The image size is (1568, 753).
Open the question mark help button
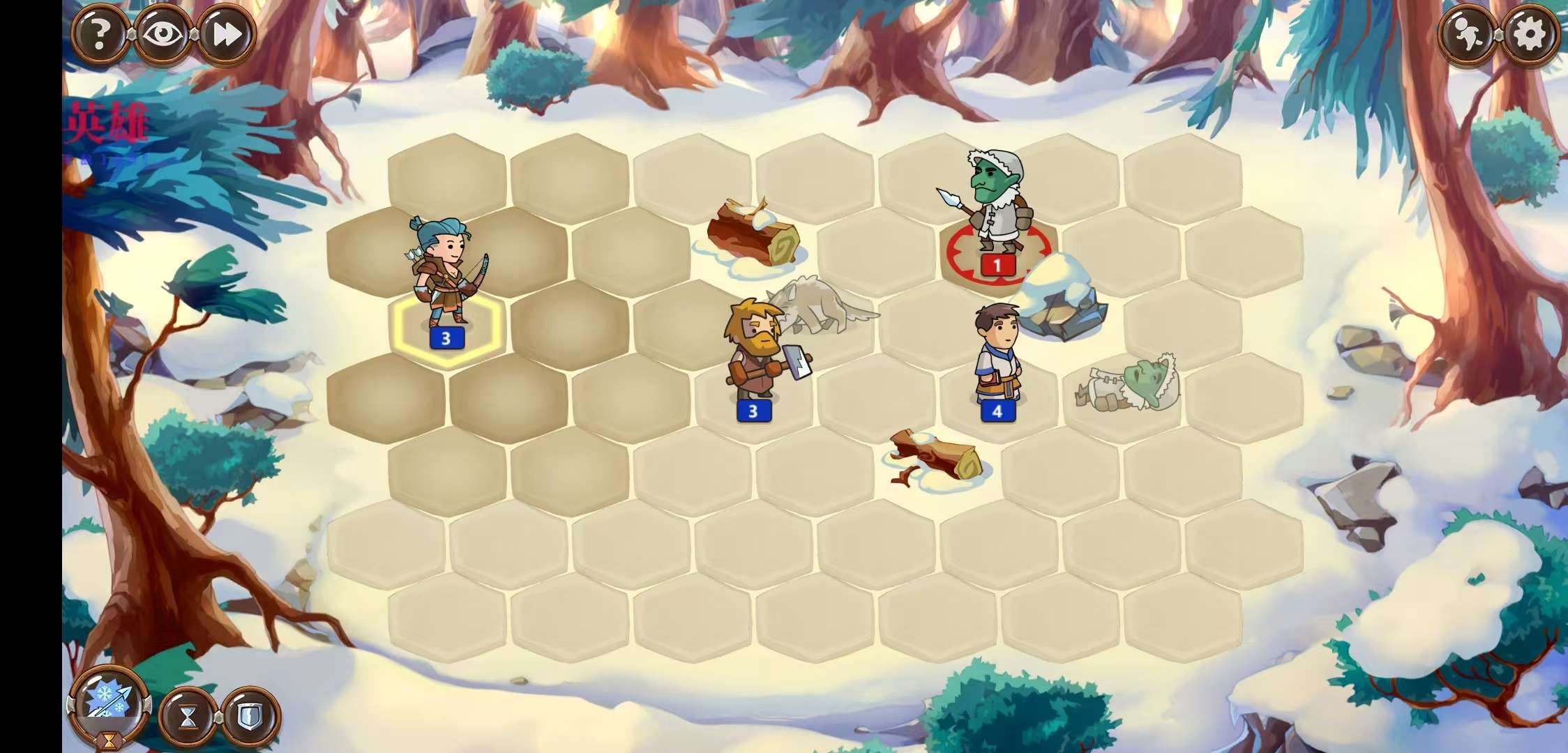pos(100,33)
